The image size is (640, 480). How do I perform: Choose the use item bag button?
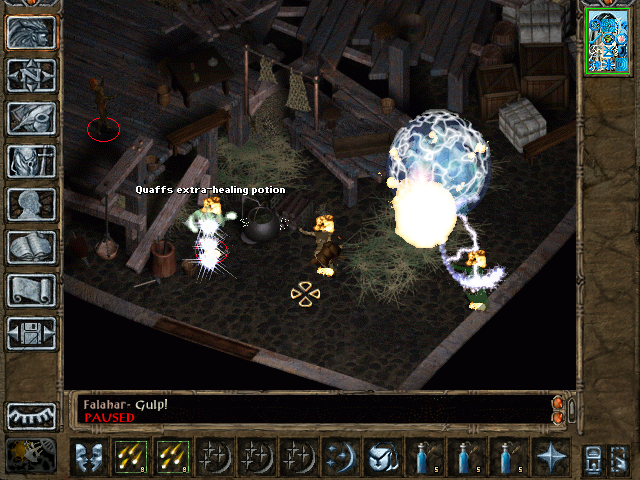coord(382,456)
